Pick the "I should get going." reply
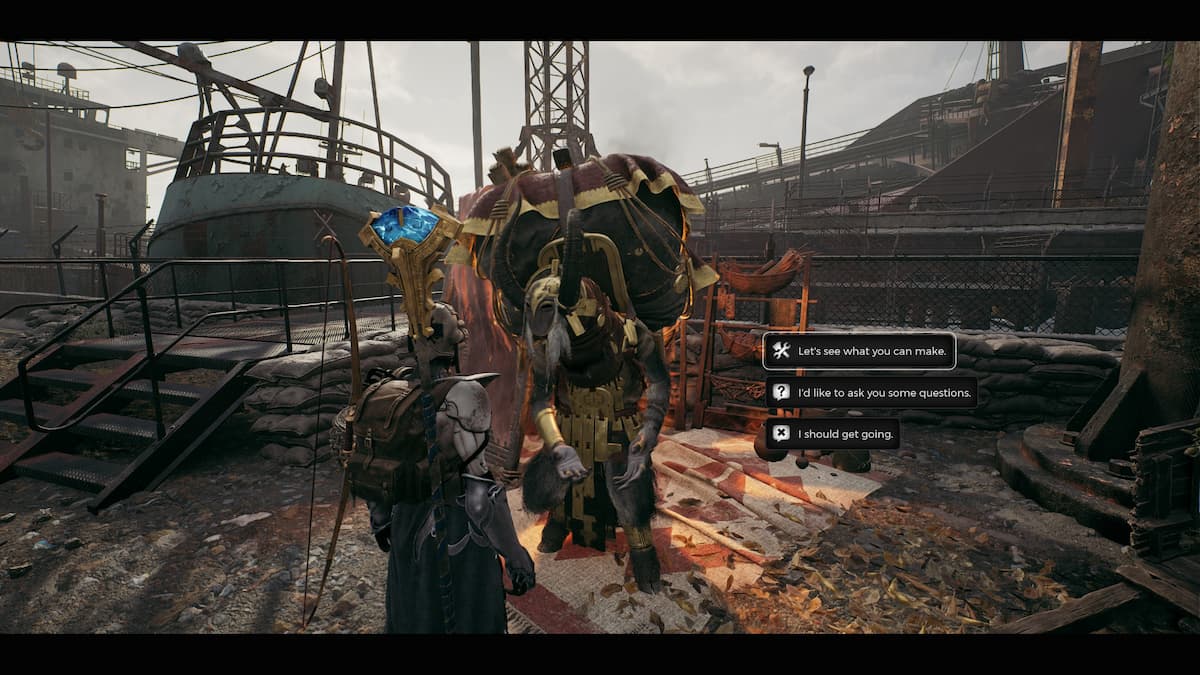This screenshot has height=675, width=1200. pyautogui.click(x=832, y=433)
